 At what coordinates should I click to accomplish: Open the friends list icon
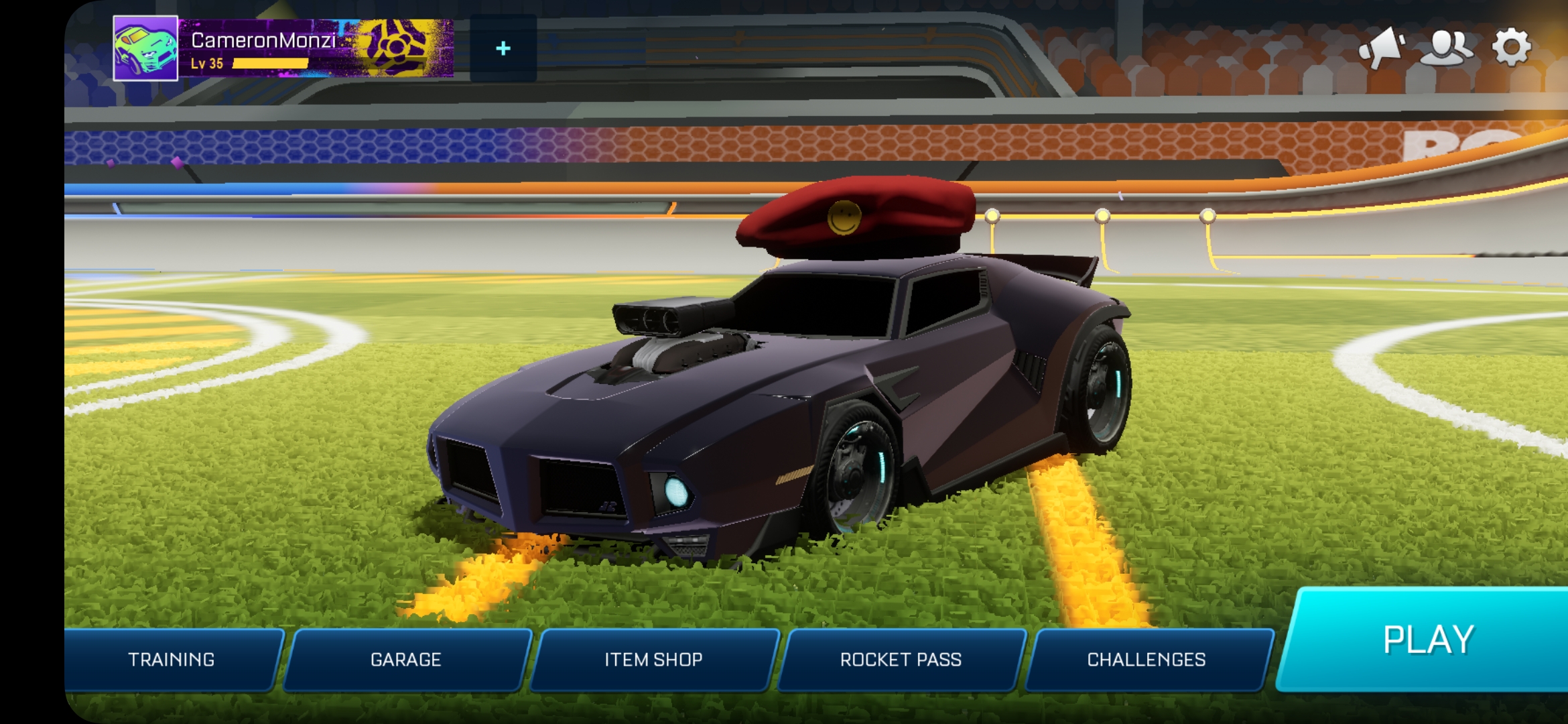[1446, 47]
